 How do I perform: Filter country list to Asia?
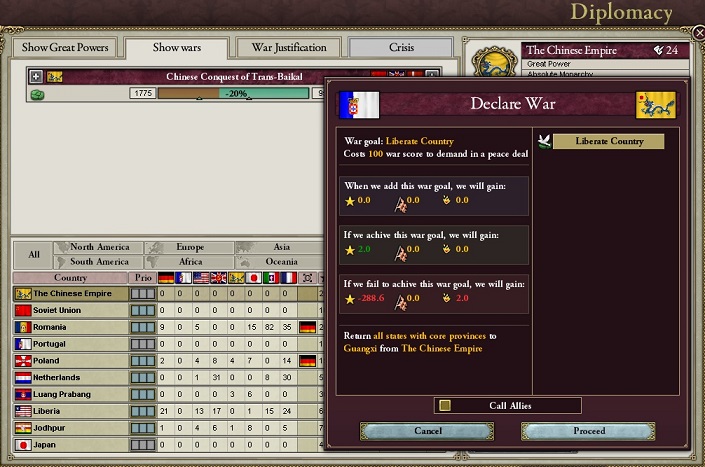(281, 247)
